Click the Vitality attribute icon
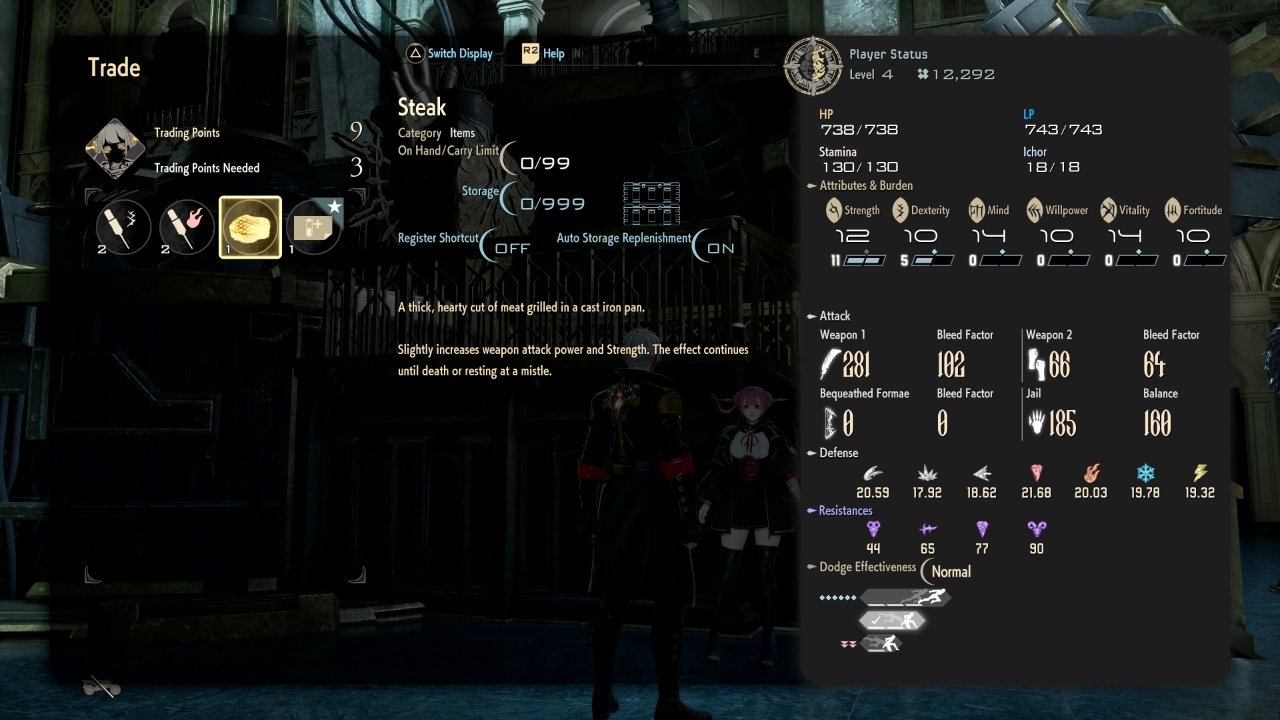Viewport: 1280px width, 720px height. (x=1108, y=210)
